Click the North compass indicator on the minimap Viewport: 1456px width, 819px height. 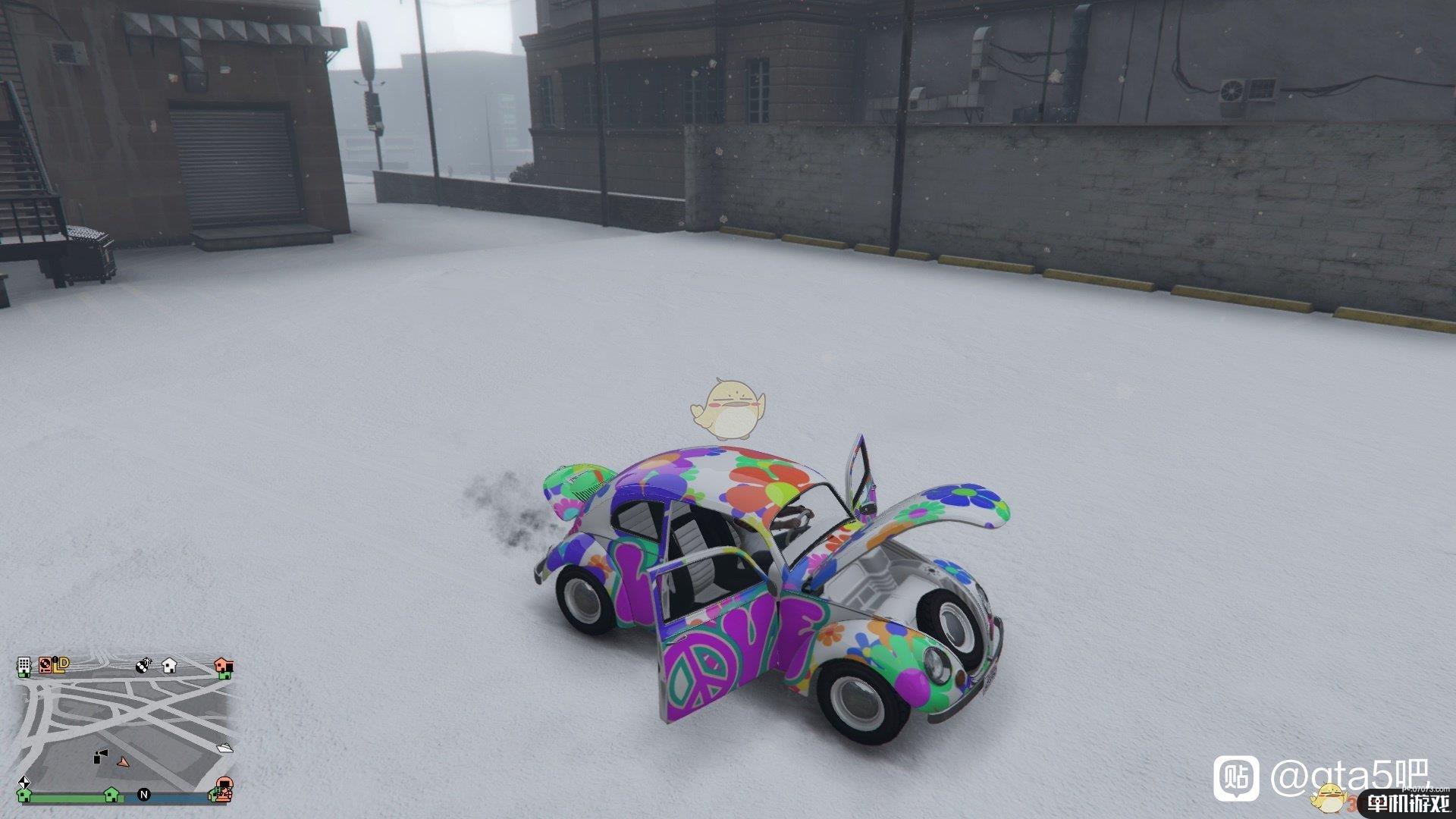[x=144, y=795]
